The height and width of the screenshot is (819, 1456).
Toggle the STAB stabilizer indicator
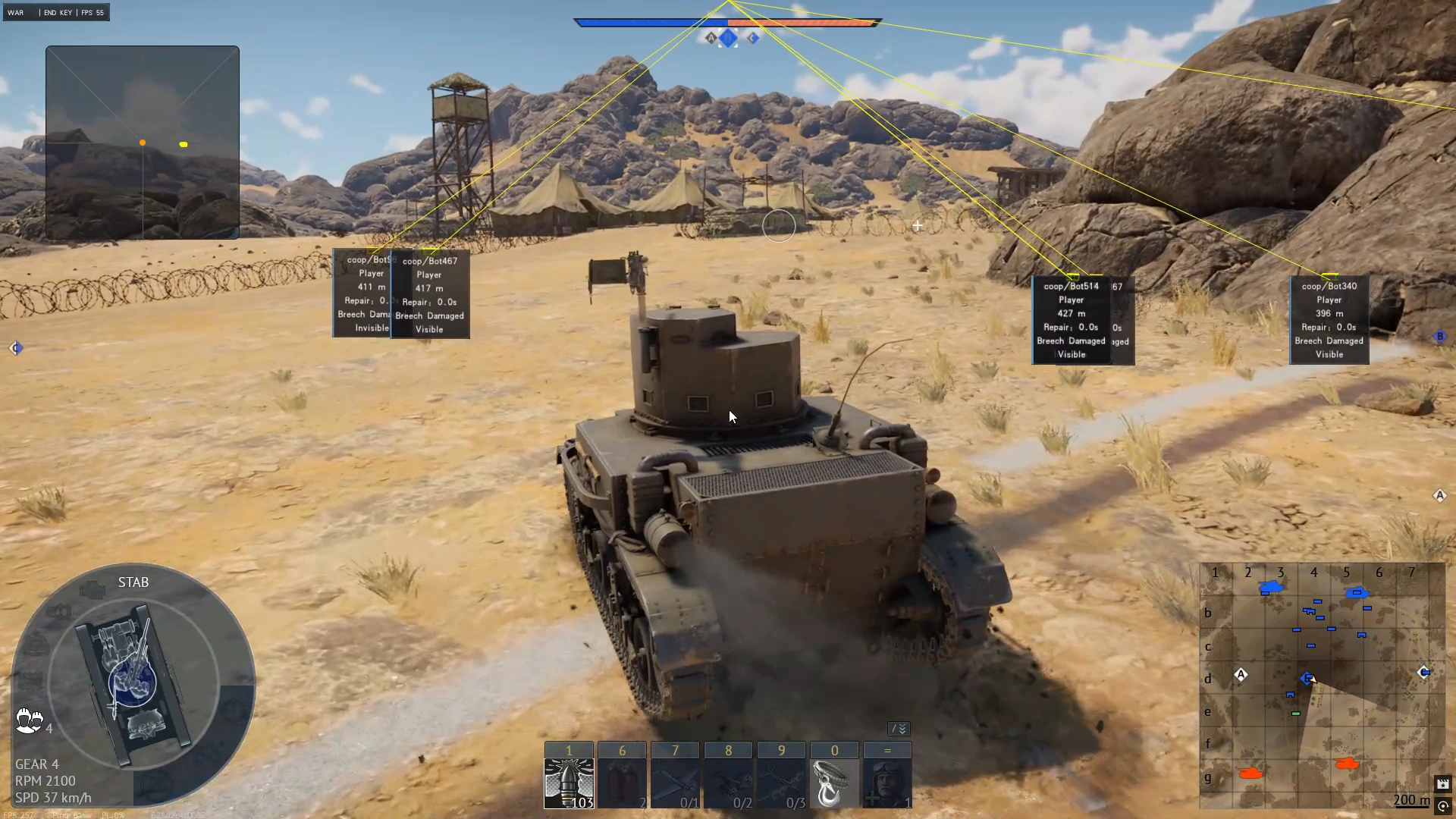[133, 582]
